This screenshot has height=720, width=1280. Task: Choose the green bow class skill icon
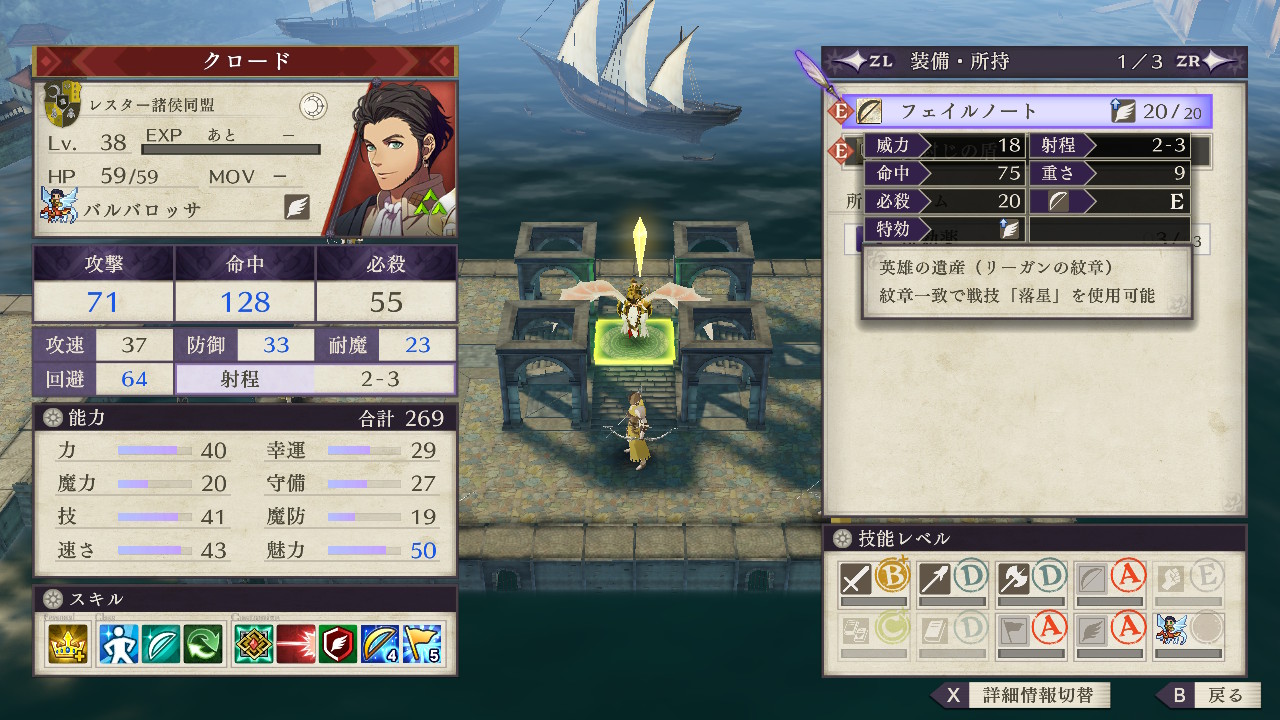pos(160,644)
